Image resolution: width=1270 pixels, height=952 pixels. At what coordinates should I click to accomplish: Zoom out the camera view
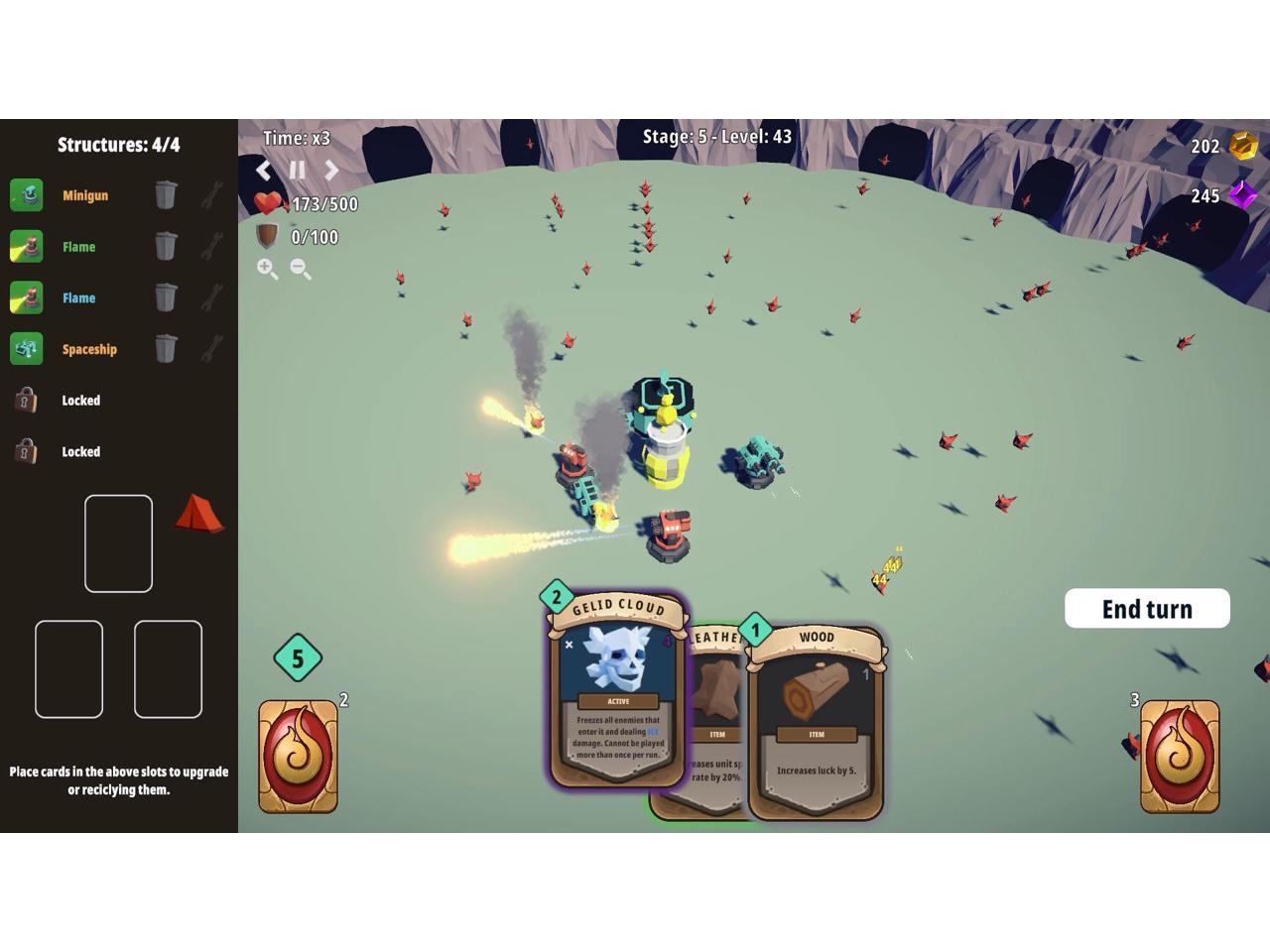point(301,269)
